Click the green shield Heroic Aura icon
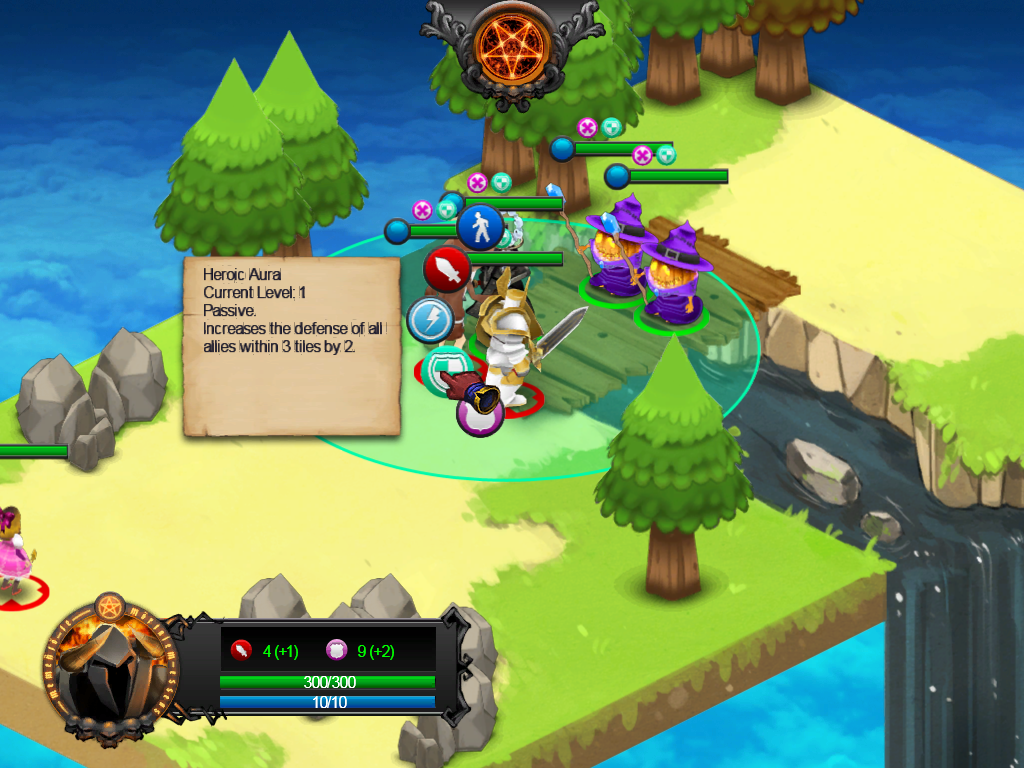The width and height of the screenshot is (1024, 768). click(x=441, y=368)
